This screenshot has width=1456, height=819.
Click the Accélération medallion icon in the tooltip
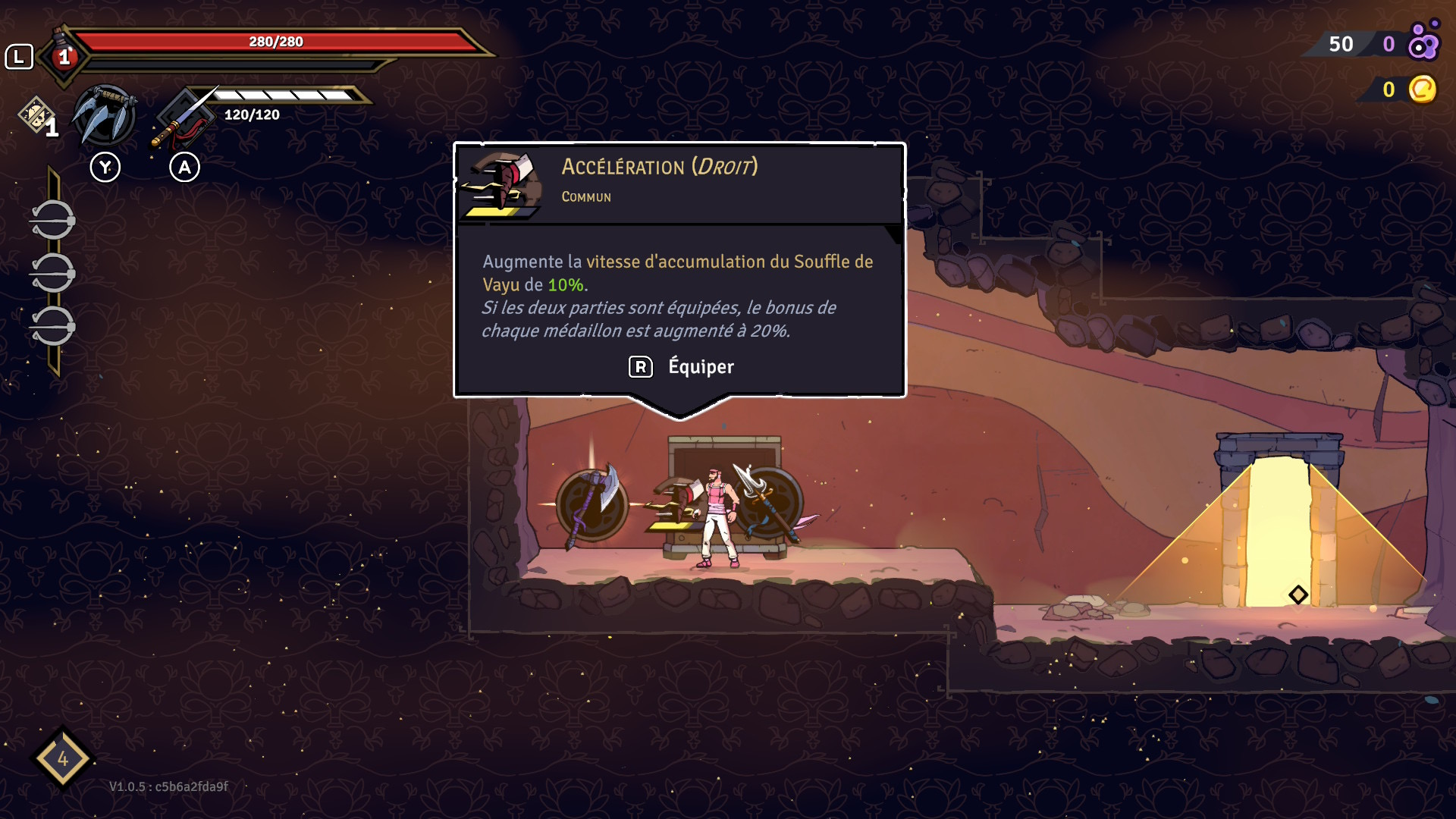click(500, 184)
